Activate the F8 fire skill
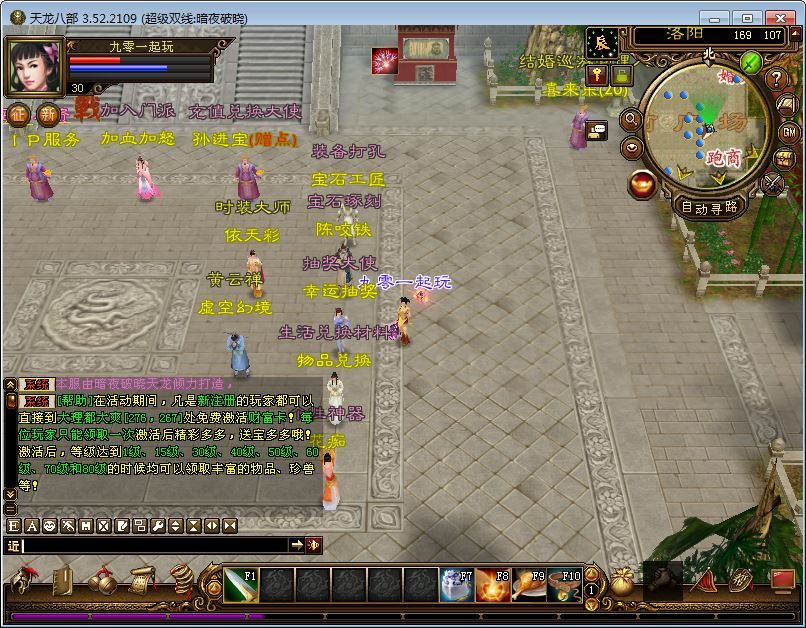Viewport: 806px width, 628px height. pos(492,585)
